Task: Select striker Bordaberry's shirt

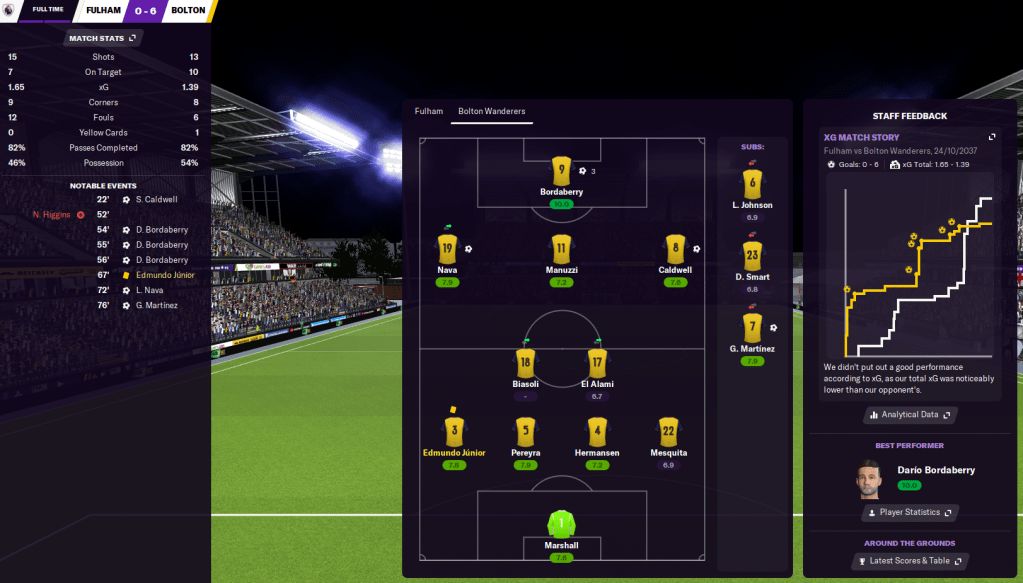Action: (560, 171)
